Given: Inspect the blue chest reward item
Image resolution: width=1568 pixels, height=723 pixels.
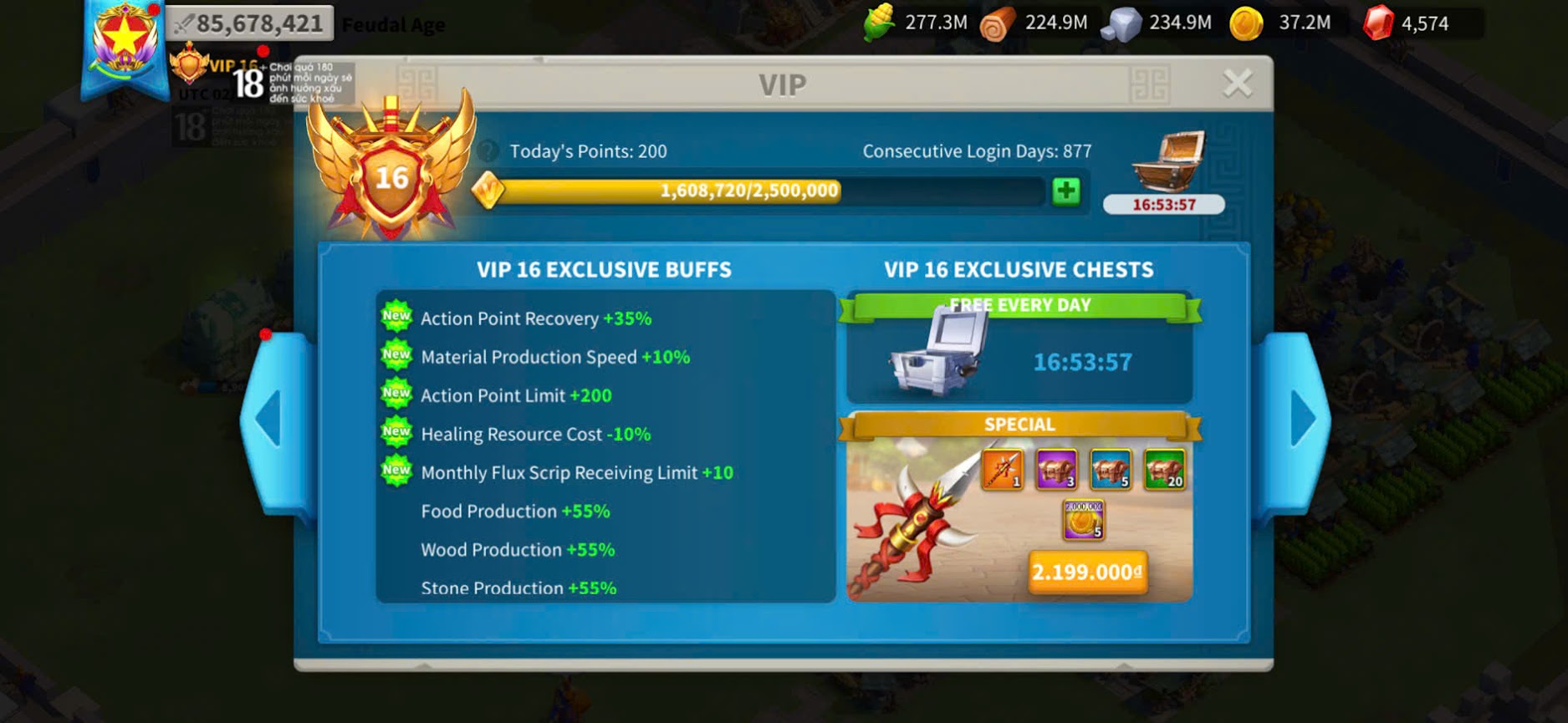Looking at the screenshot, I should point(1111,469).
